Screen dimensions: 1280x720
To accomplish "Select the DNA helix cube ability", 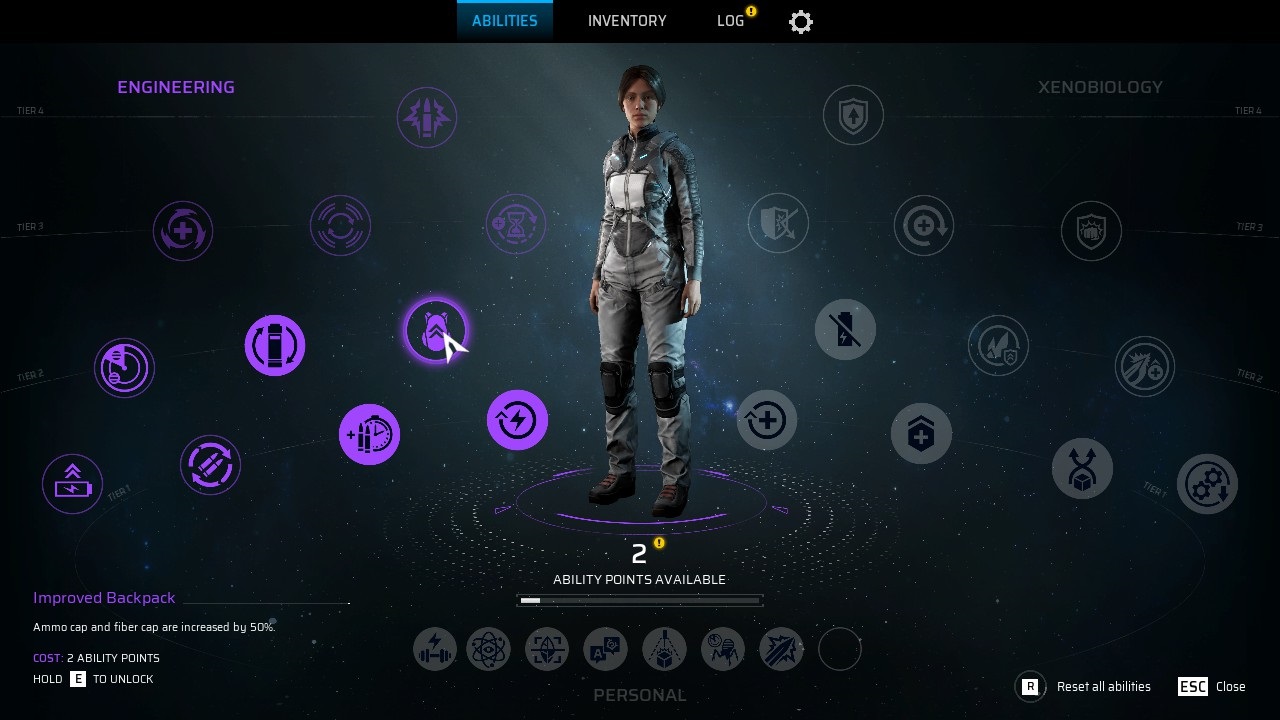I will (1082, 468).
